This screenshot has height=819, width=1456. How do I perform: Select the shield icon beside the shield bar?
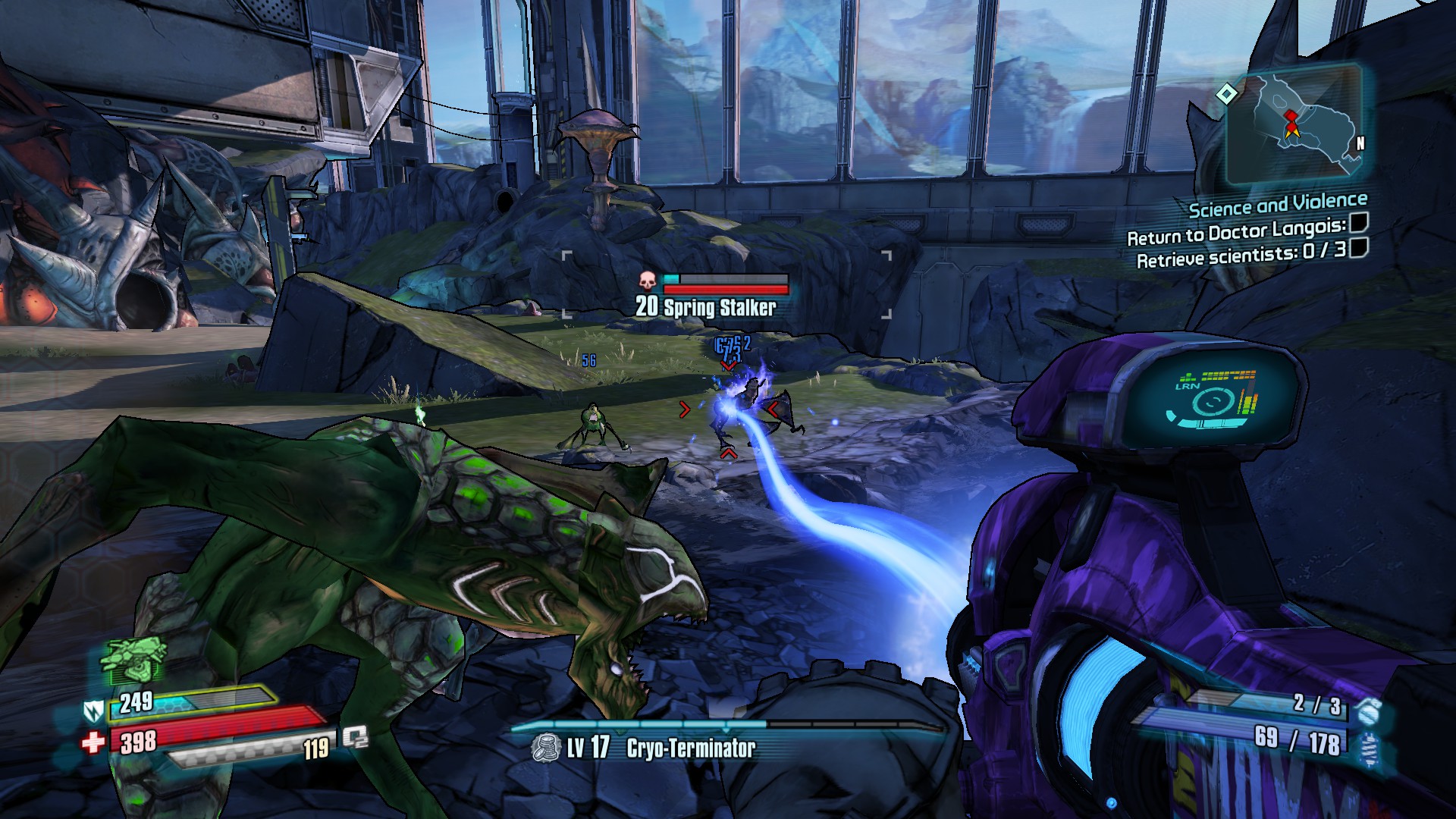click(x=92, y=711)
